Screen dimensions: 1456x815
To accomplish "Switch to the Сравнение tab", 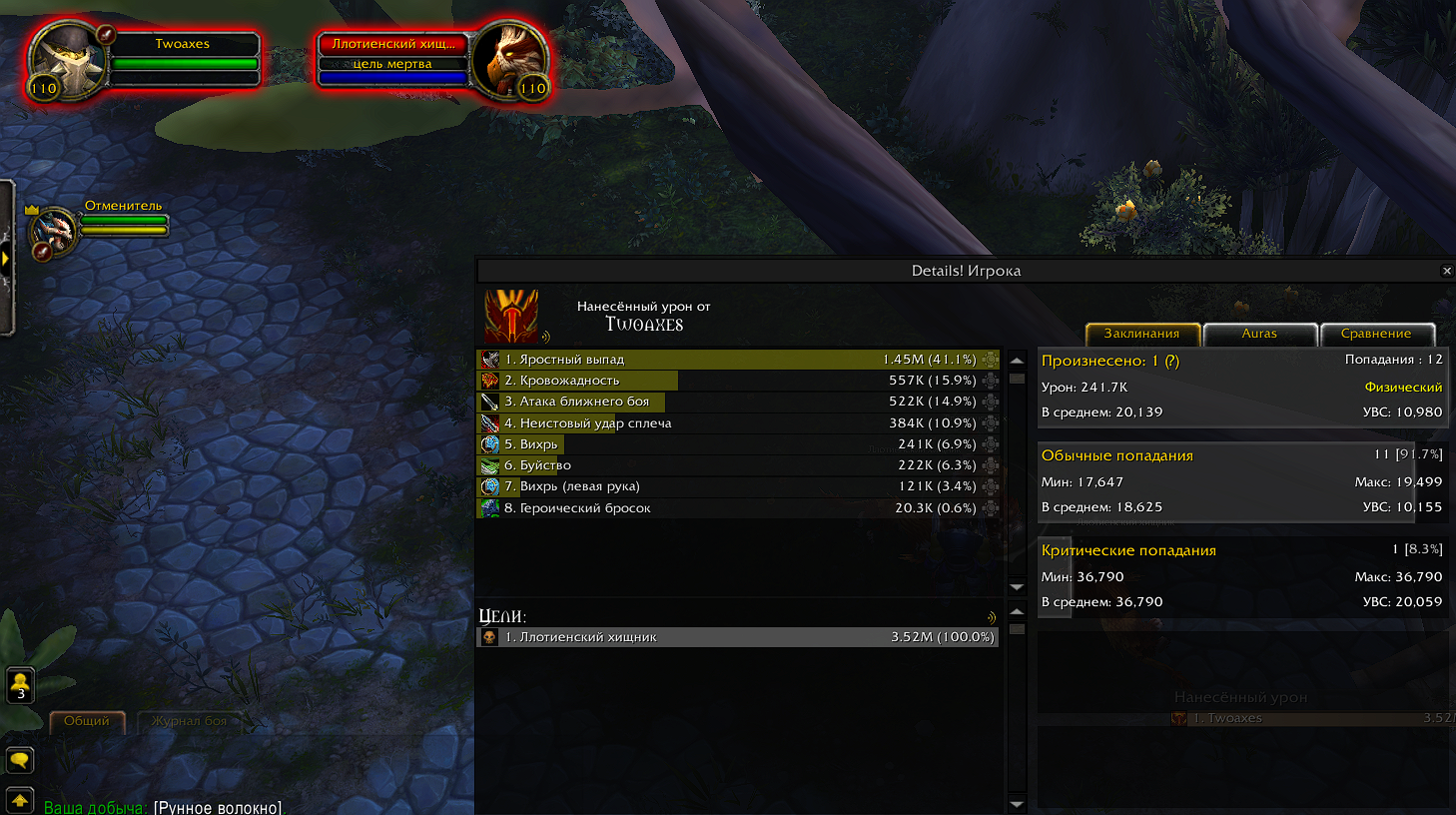I will click(1376, 334).
